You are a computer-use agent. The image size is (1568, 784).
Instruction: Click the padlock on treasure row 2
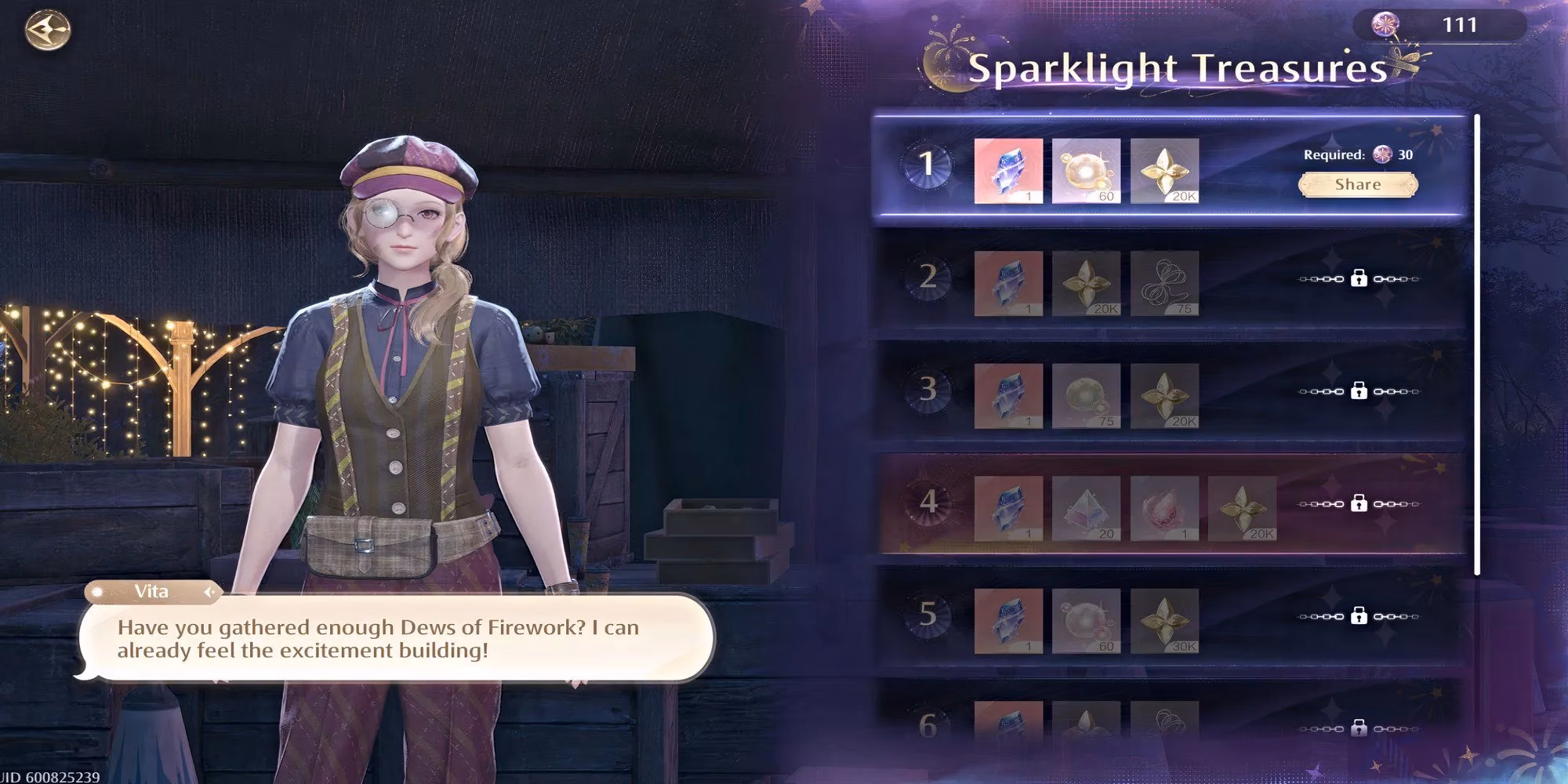click(x=1359, y=278)
